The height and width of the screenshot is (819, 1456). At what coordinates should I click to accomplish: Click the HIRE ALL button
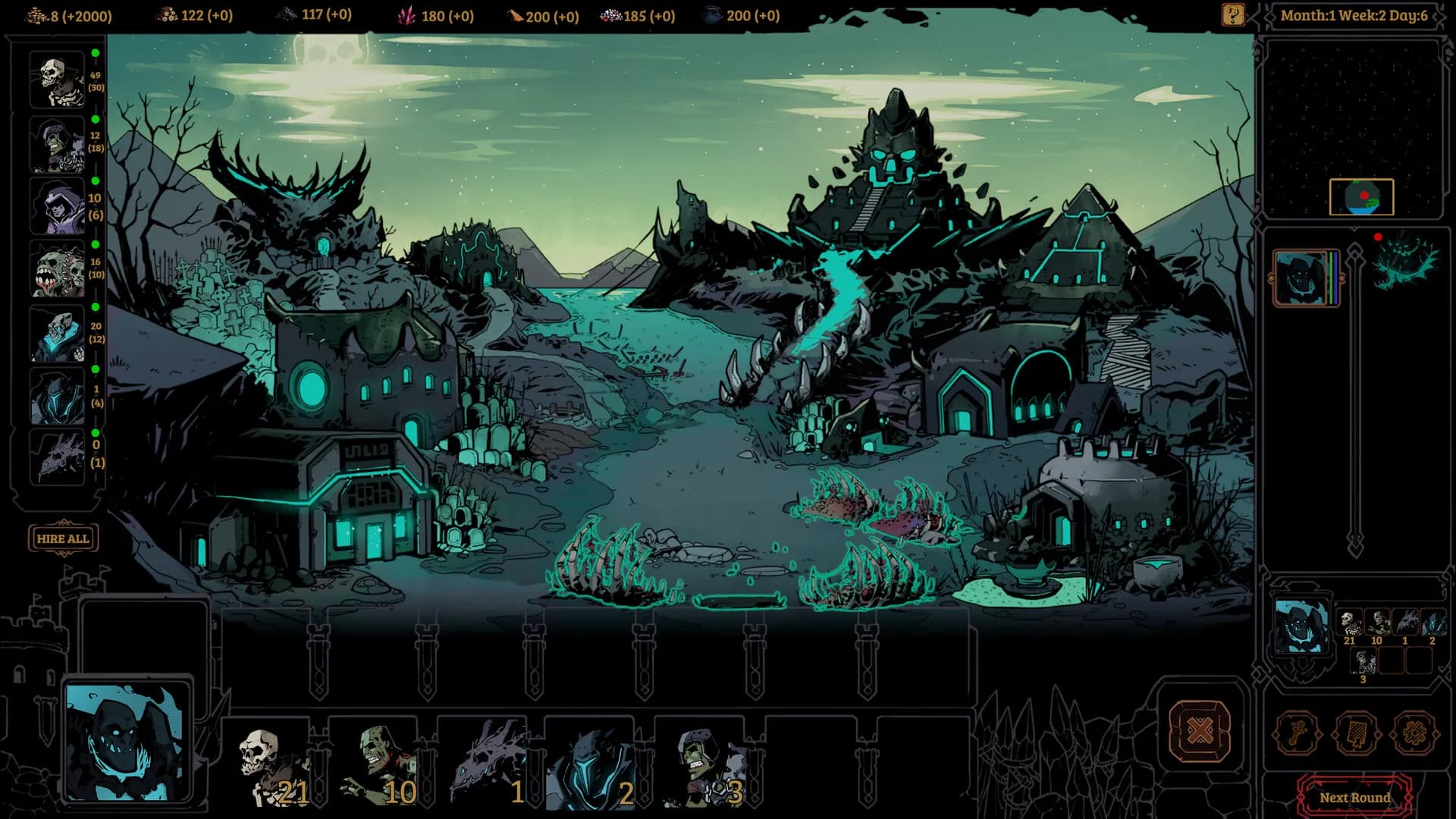point(61,538)
